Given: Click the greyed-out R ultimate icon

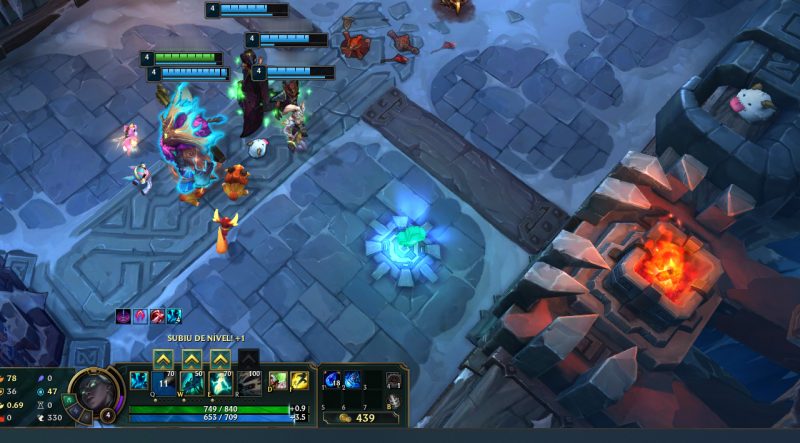Looking at the screenshot, I should [x=247, y=383].
